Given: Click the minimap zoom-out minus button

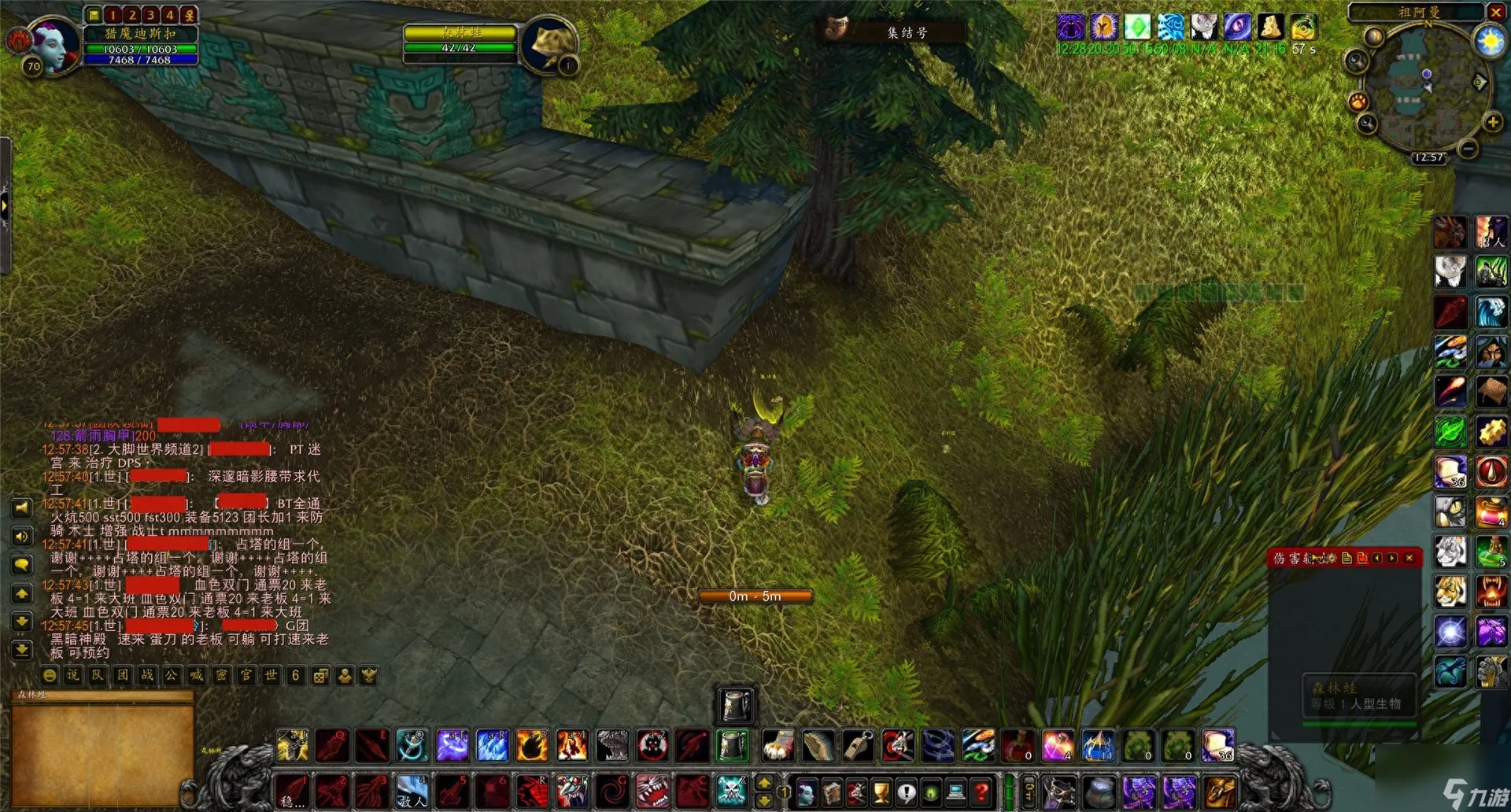Looking at the screenshot, I should (1468, 148).
